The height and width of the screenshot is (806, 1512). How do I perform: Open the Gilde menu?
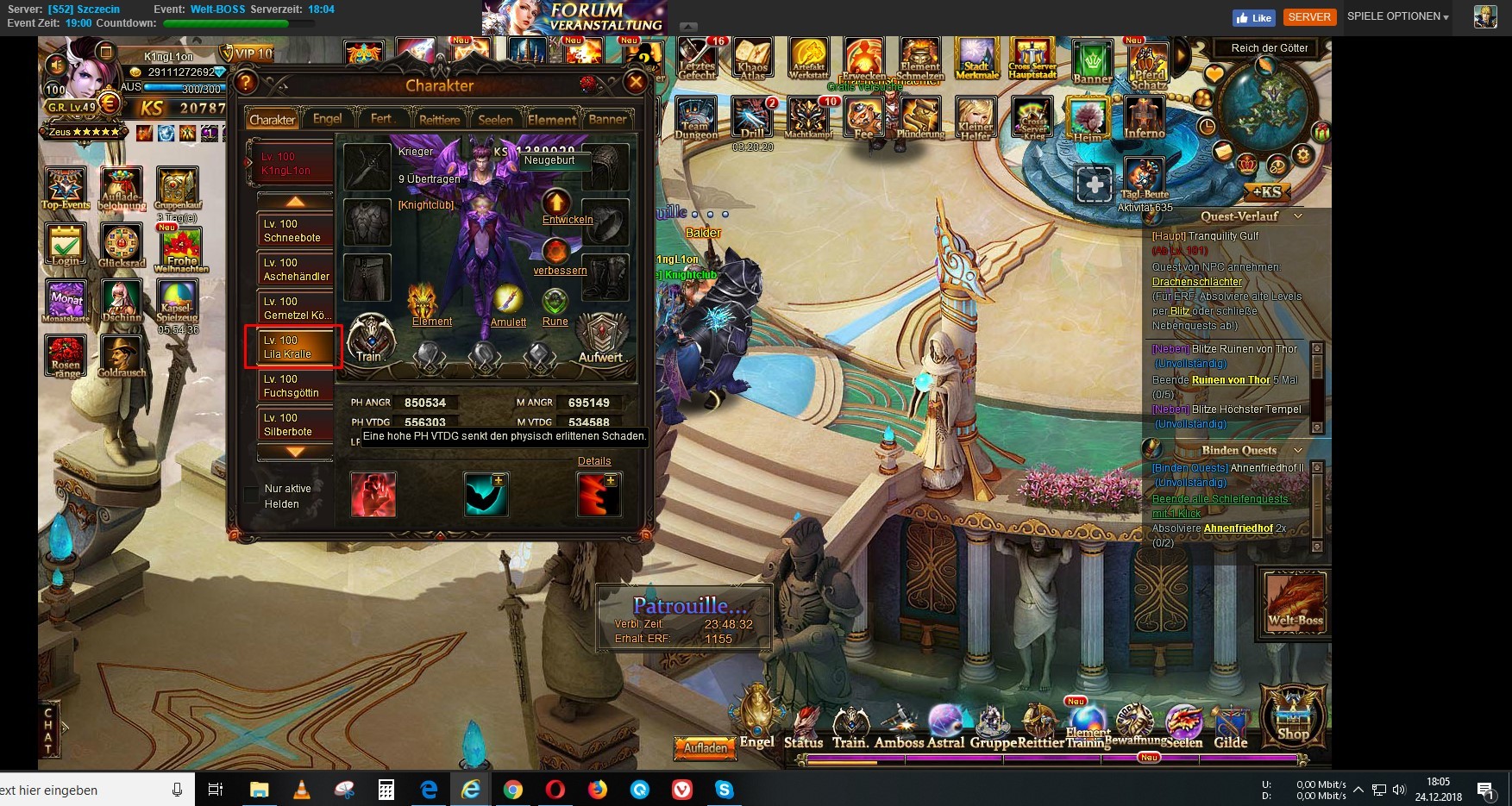coord(1231,727)
